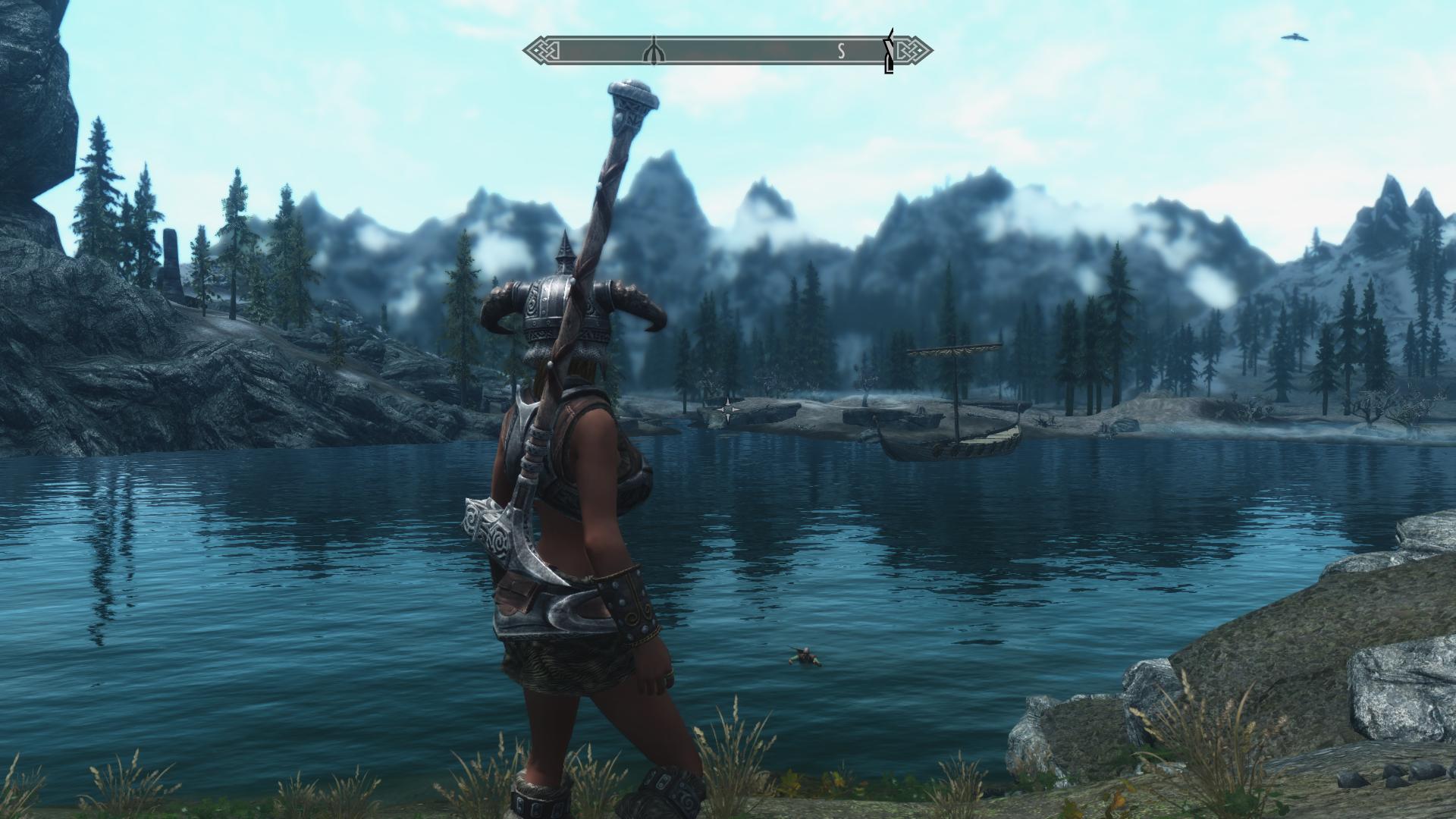
Task: Select the South heading letter on the compass
Action: [841, 52]
